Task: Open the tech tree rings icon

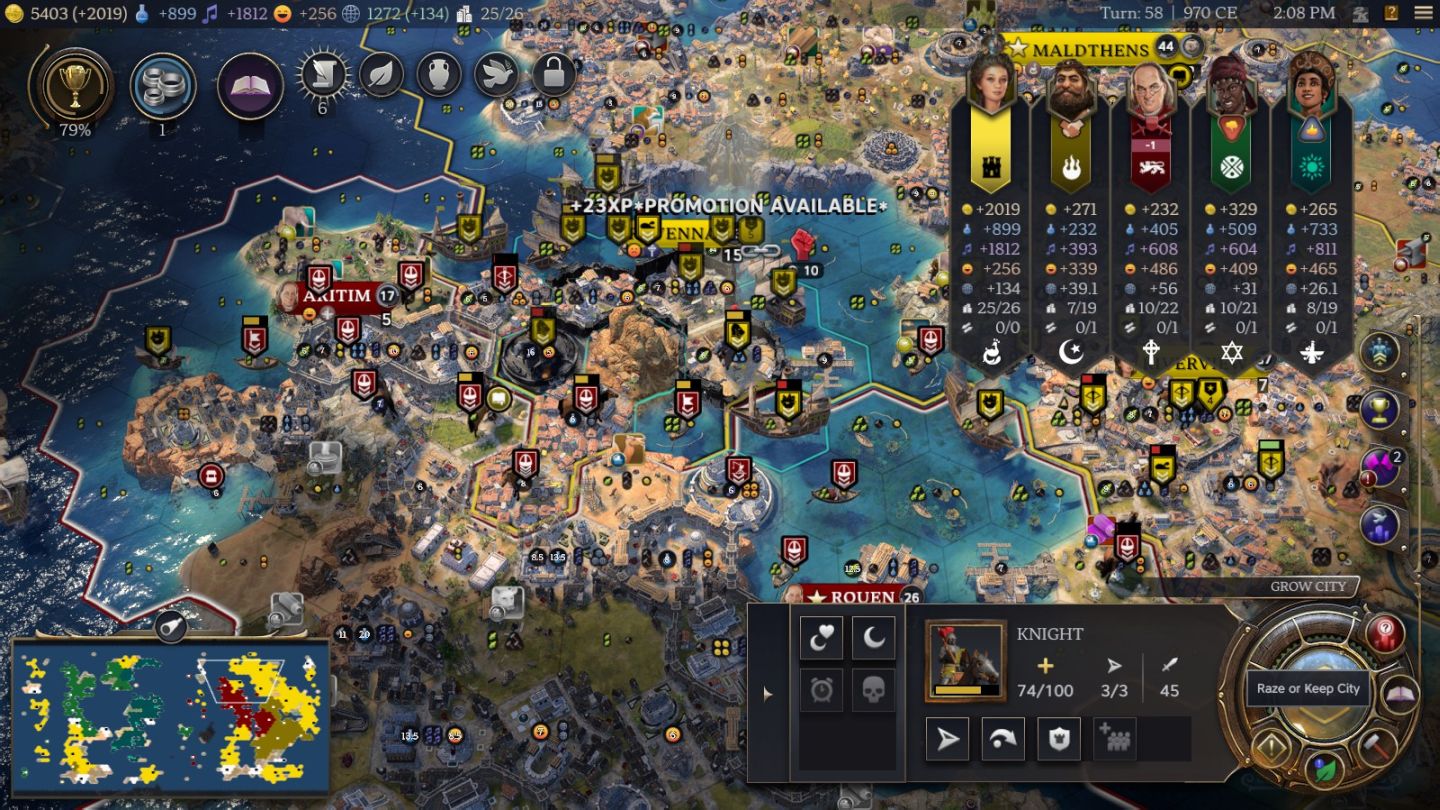Action: point(162,86)
